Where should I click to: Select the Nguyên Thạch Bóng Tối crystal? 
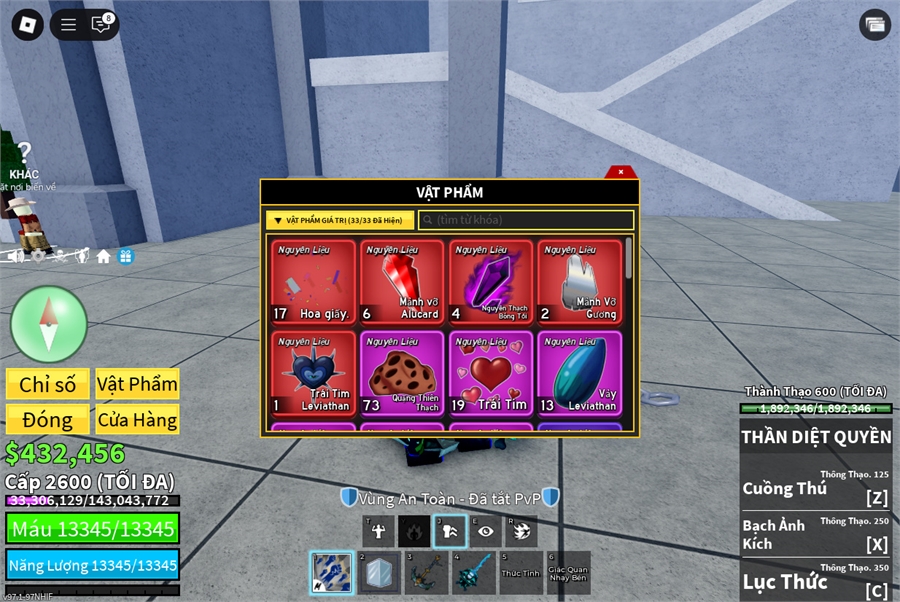491,281
